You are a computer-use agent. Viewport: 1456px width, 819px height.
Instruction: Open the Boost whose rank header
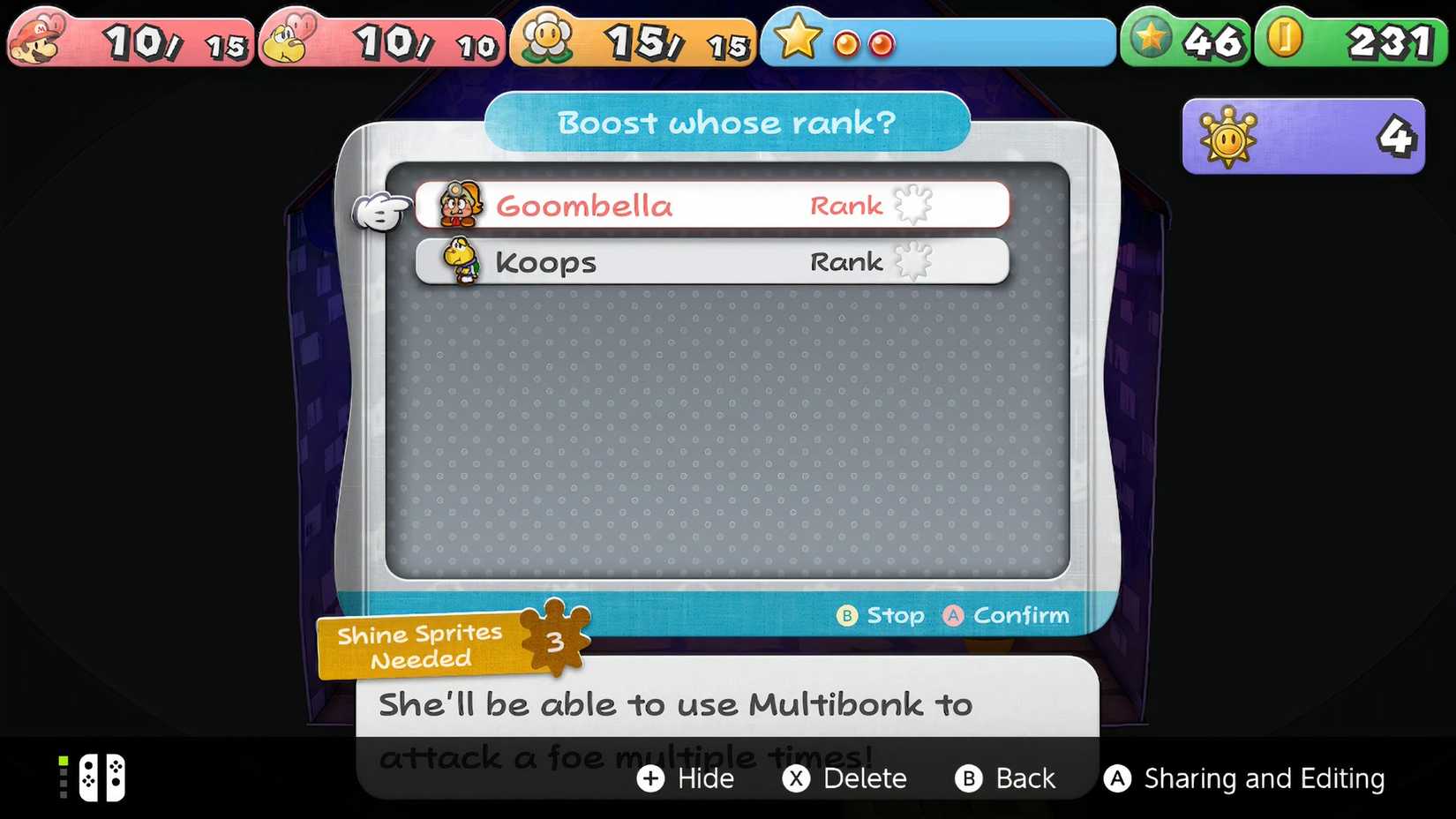pos(727,123)
